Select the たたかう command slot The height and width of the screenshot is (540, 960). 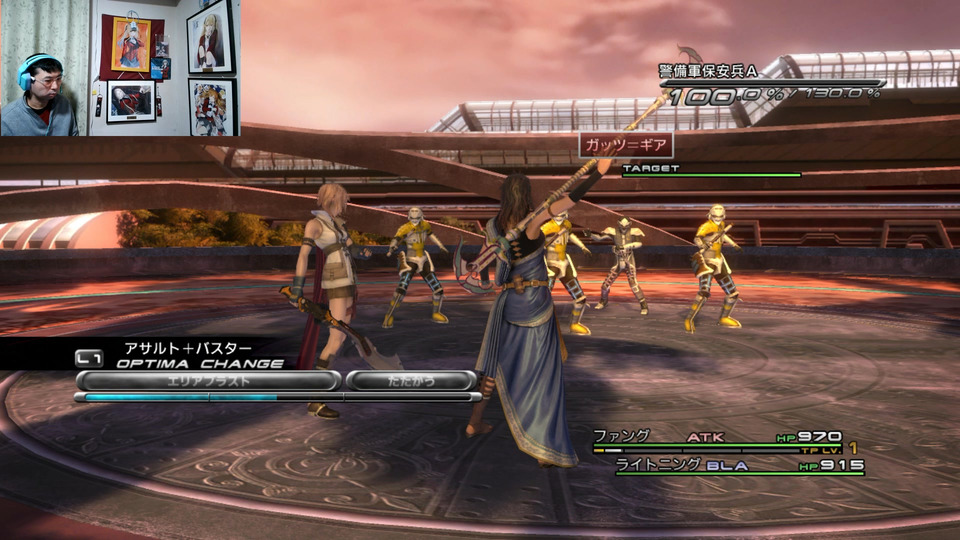pyautogui.click(x=411, y=381)
